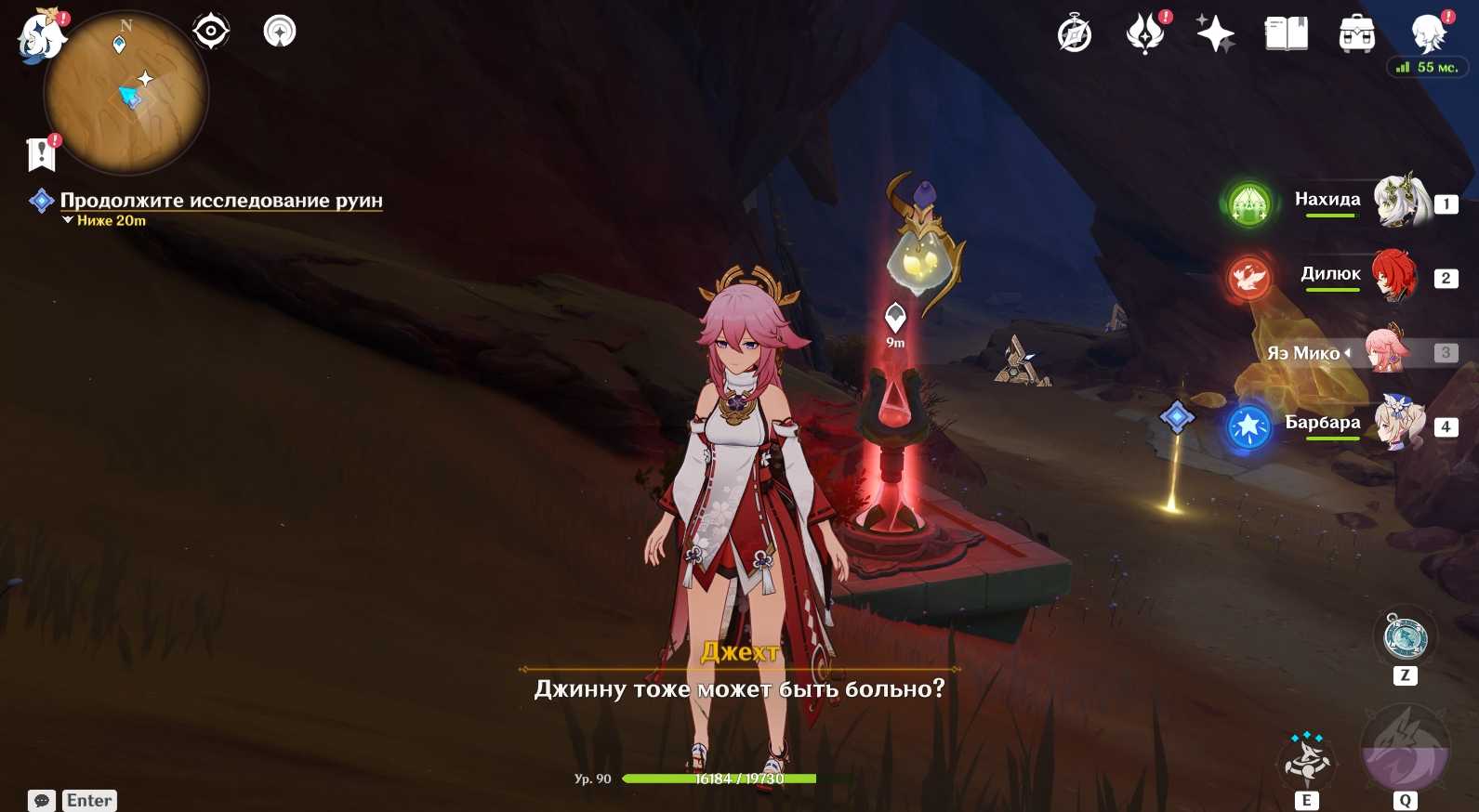Open the adventurer handbook book icon

(1287, 35)
